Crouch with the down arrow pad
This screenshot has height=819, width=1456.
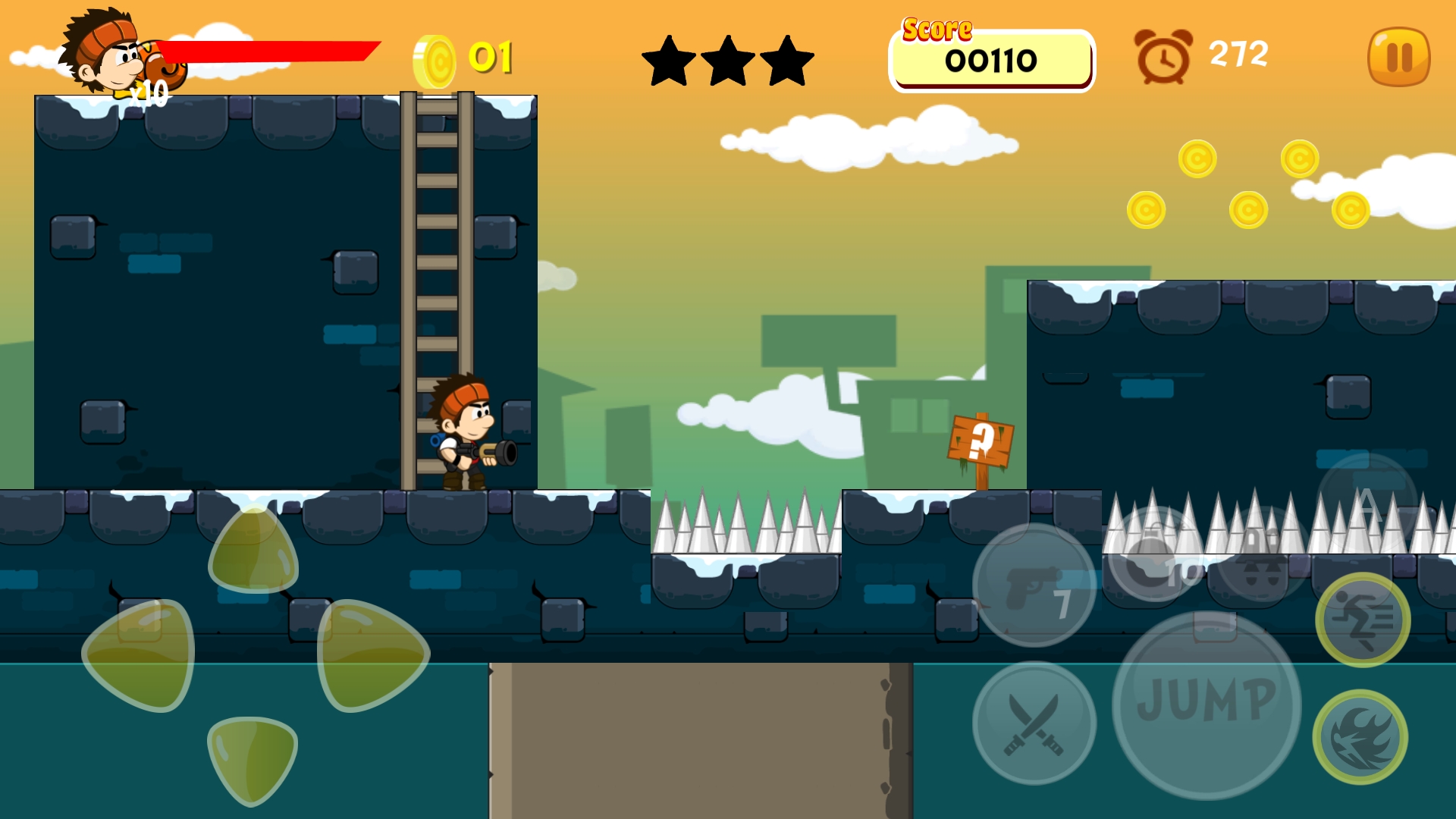click(252, 758)
